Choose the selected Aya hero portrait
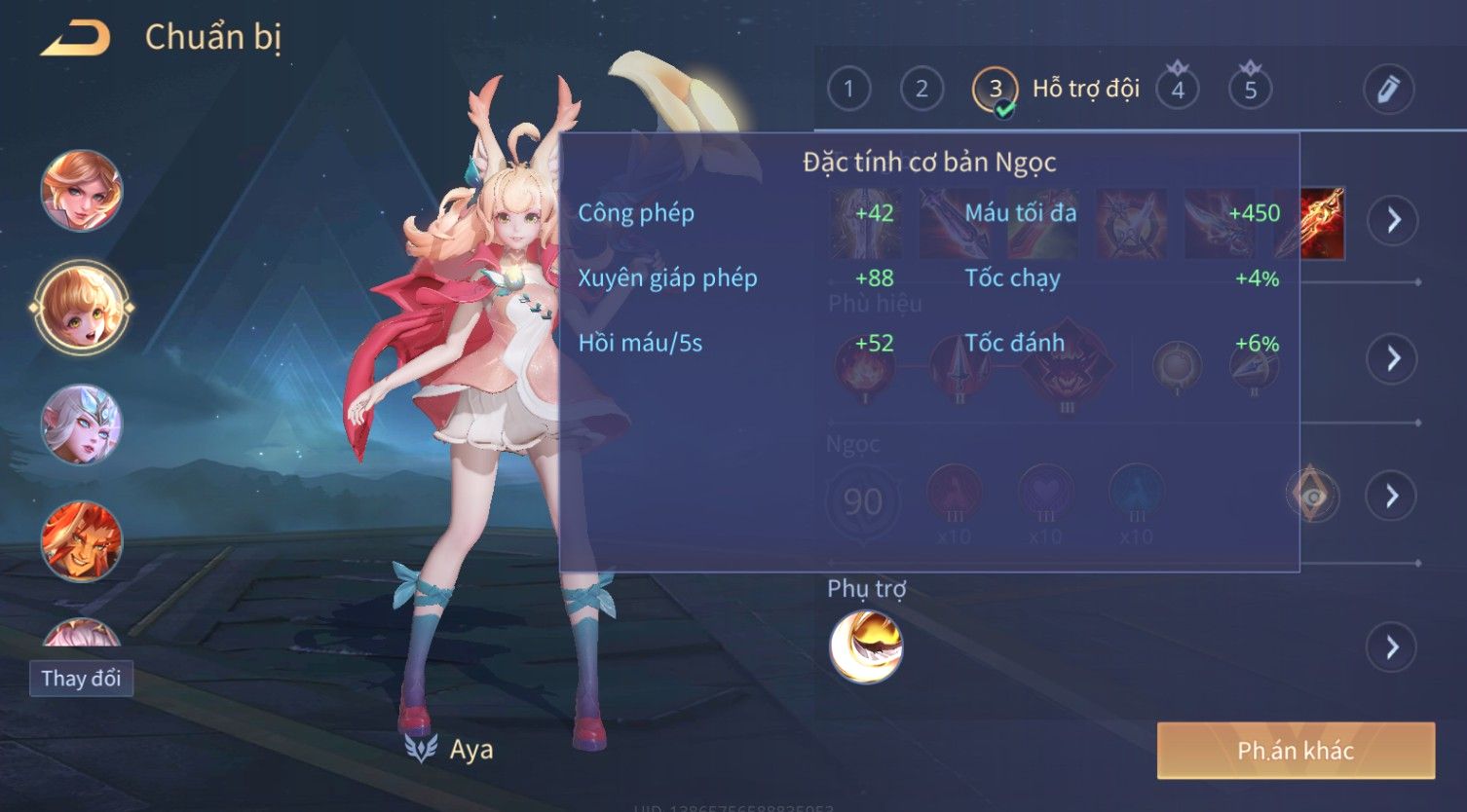1467x812 pixels. point(82,308)
